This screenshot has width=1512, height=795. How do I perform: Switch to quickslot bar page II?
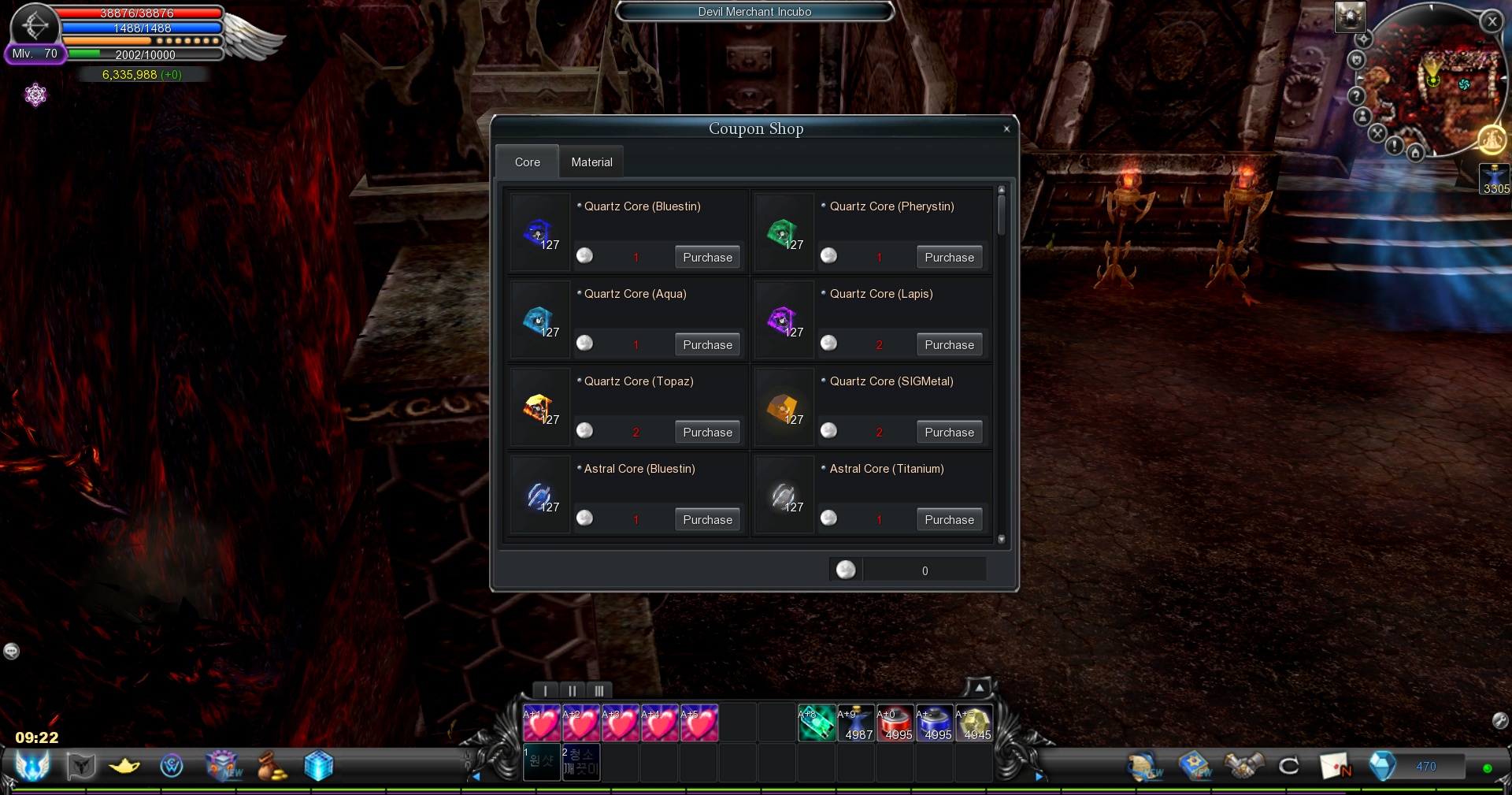[x=573, y=691]
